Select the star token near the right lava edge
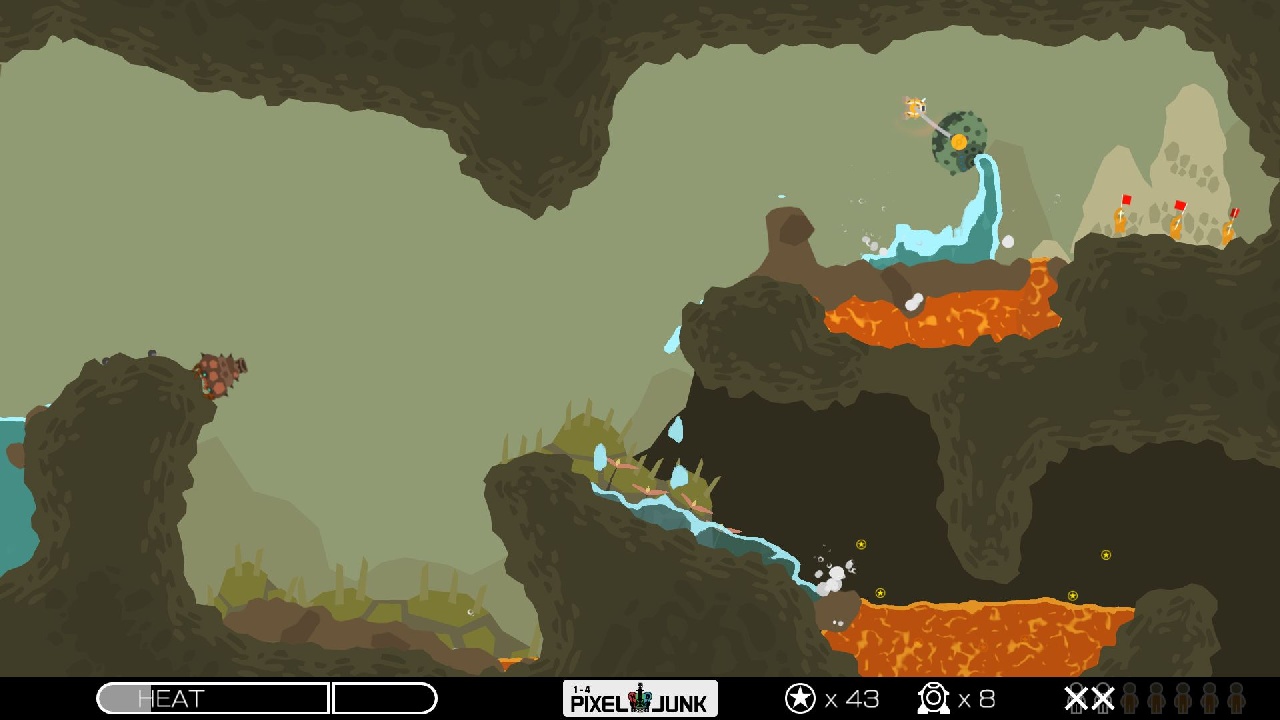The width and height of the screenshot is (1280, 720). (1073, 595)
